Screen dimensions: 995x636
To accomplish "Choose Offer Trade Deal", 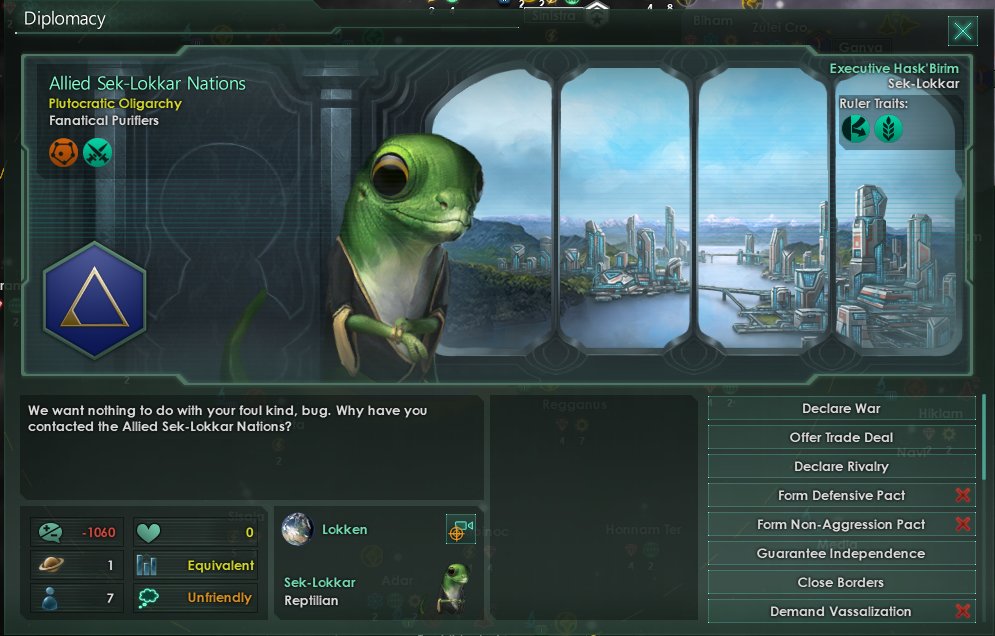I will click(841, 438).
